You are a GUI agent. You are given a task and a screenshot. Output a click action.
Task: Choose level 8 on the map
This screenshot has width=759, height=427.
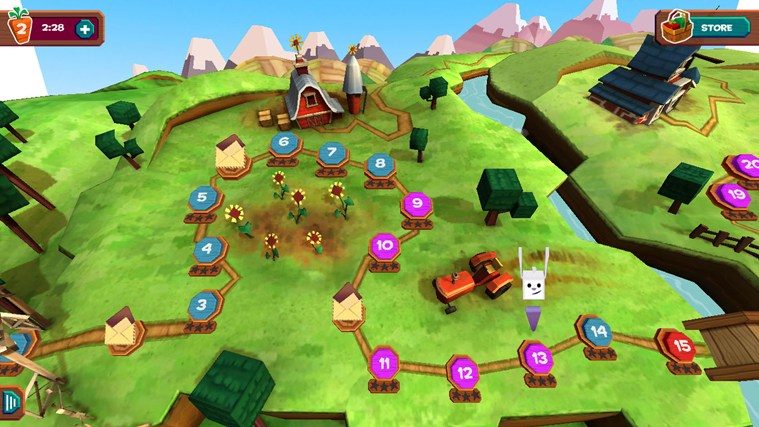[379, 164]
